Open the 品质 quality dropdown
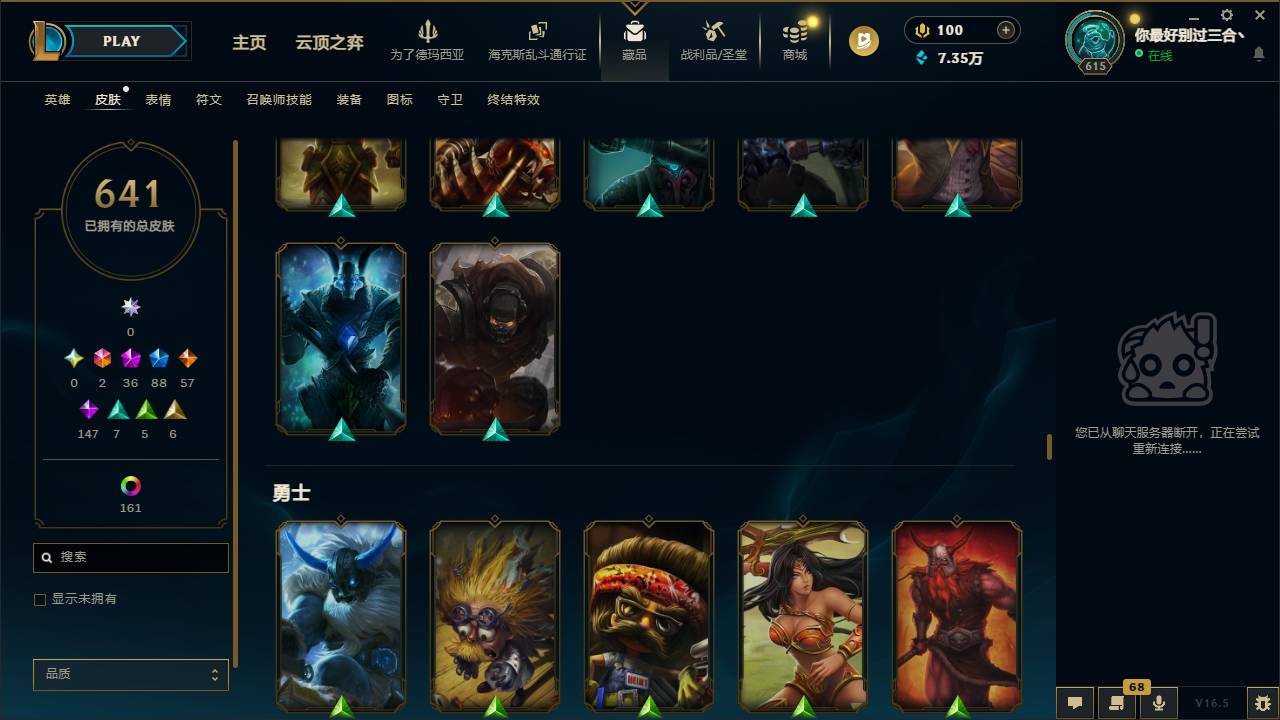Image resolution: width=1280 pixels, height=720 pixels. pyautogui.click(x=130, y=674)
